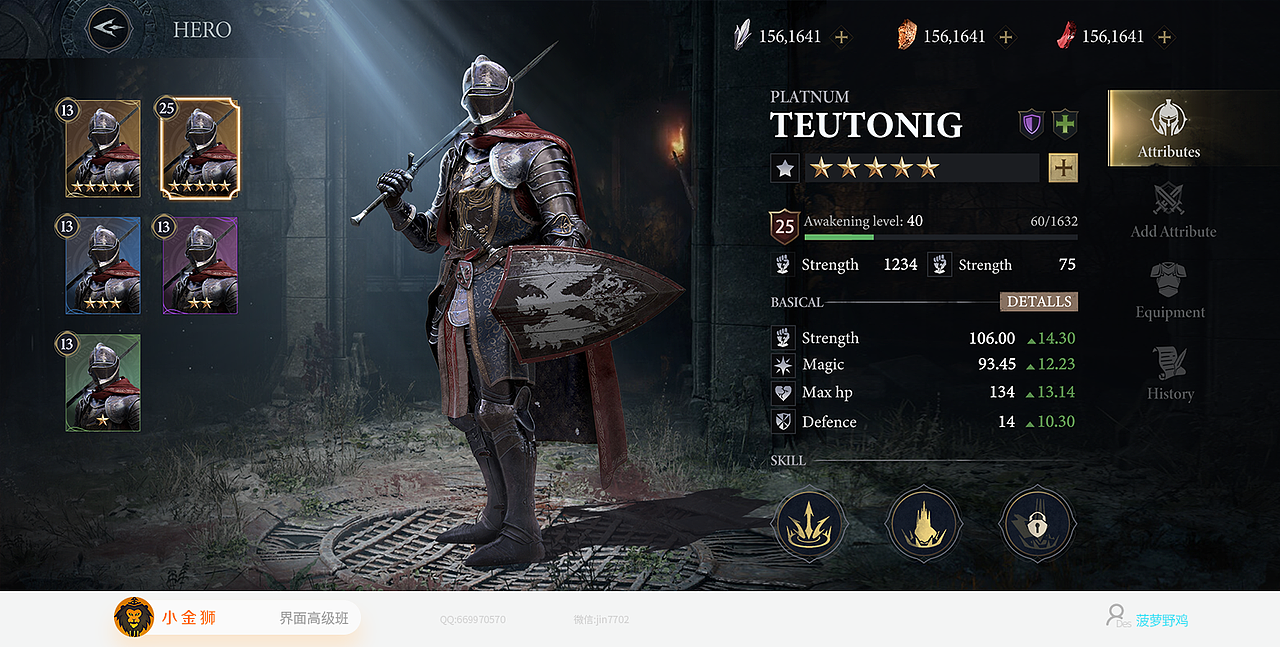
Task: Show the History tab
Action: (1170, 373)
